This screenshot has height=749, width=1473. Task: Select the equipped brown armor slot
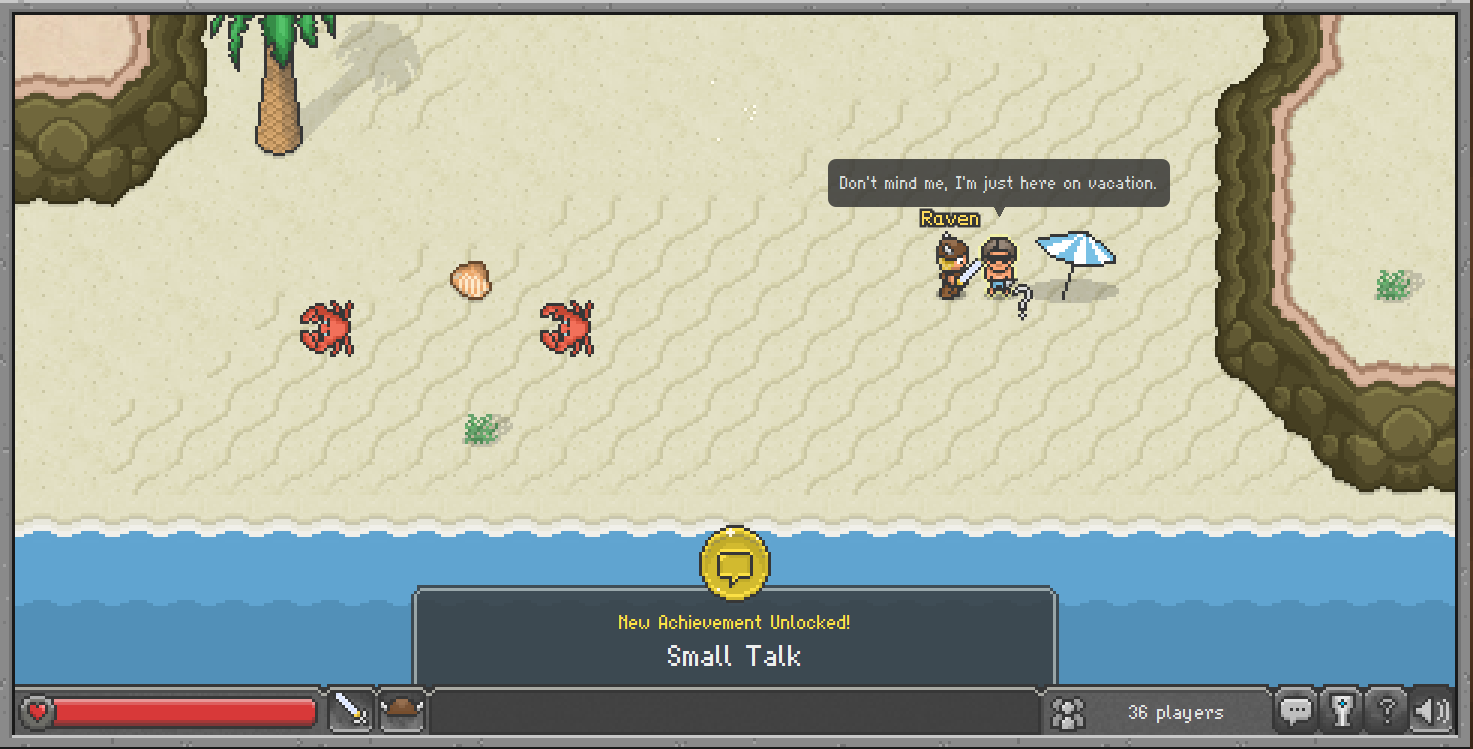point(403,710)
